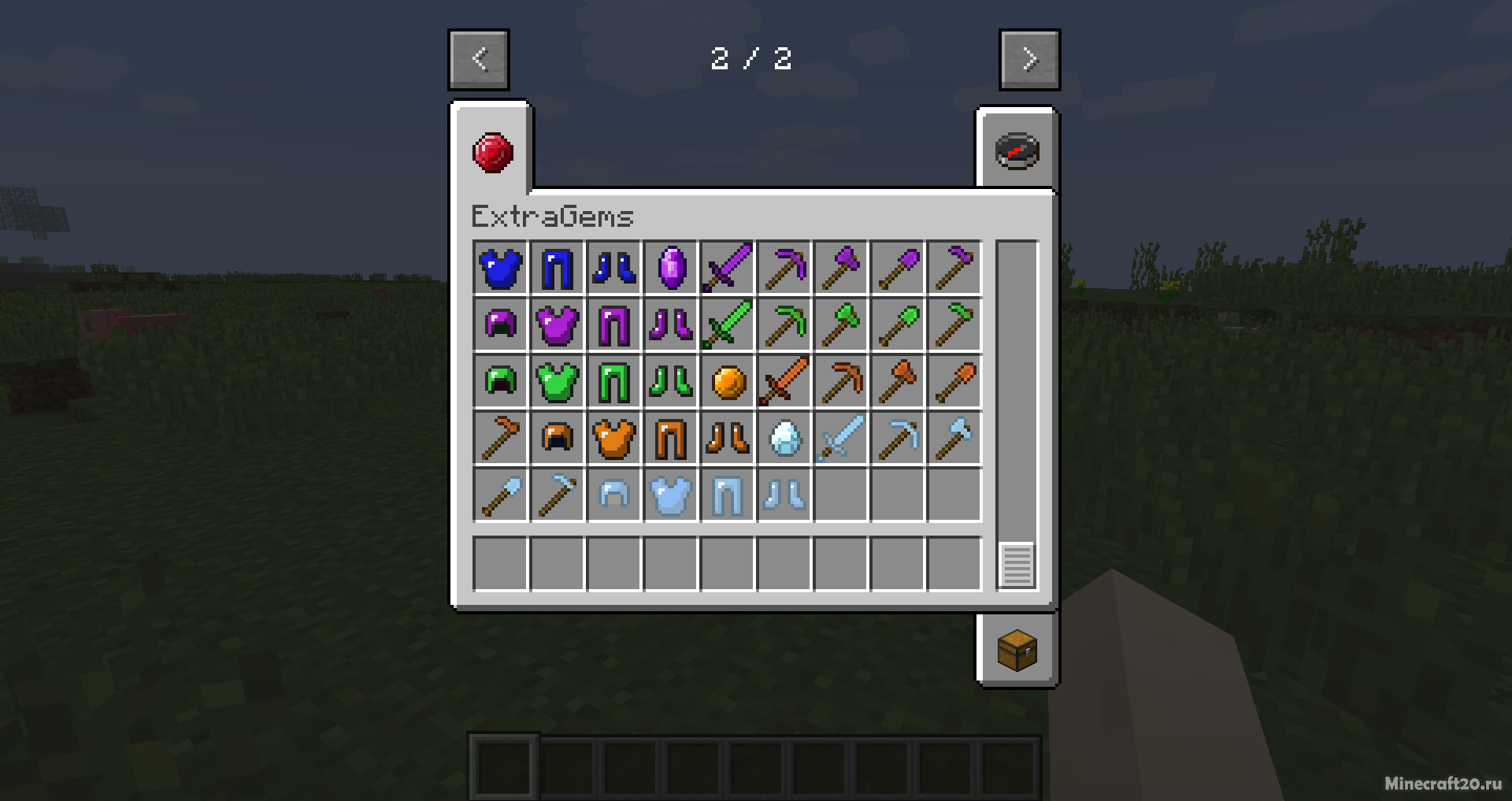The width and height of the screenshot is (1512, 801).
Task: Select the purple boots
Action: pos(671,324)
